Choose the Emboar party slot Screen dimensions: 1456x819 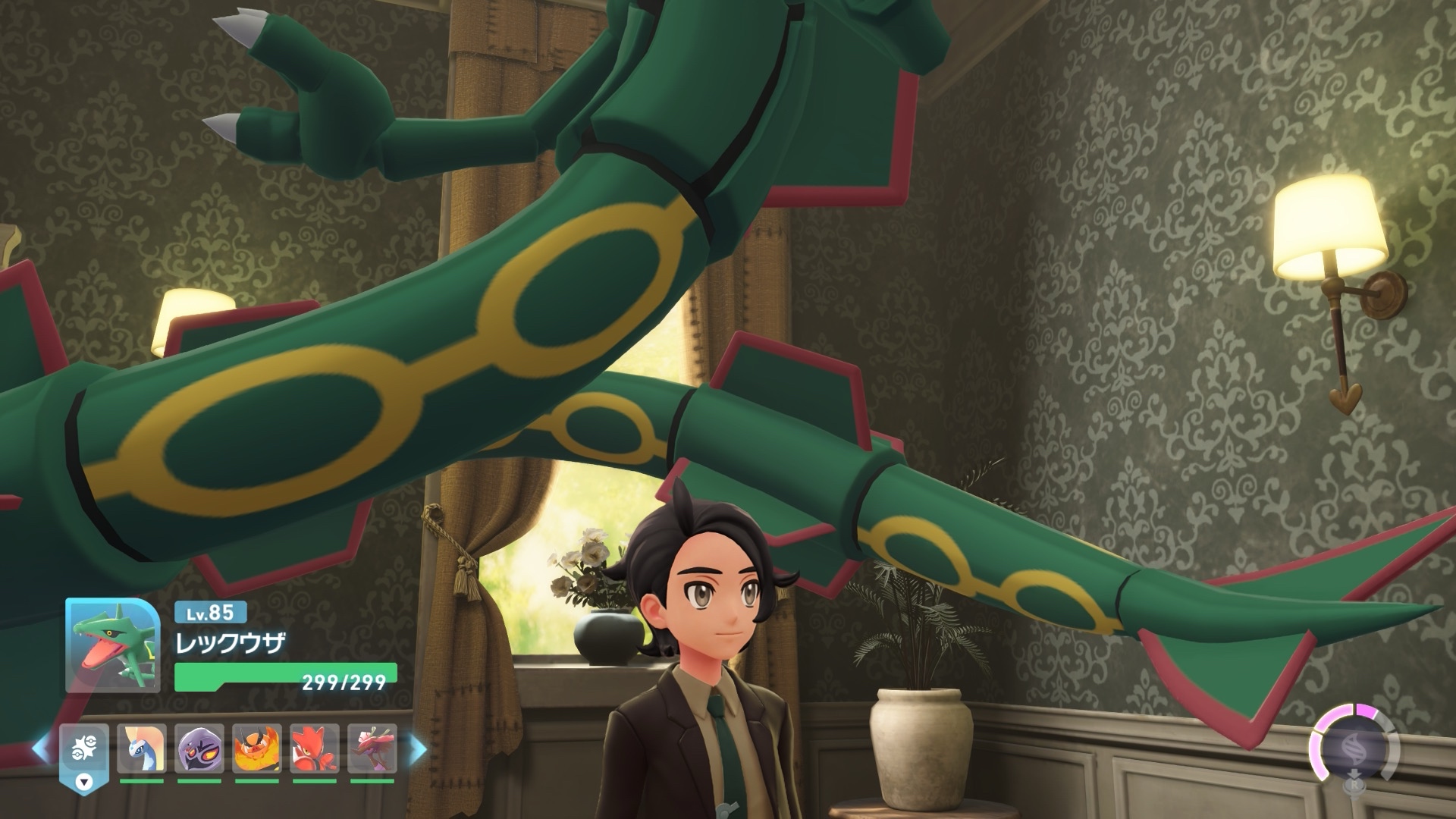point(257,749)
